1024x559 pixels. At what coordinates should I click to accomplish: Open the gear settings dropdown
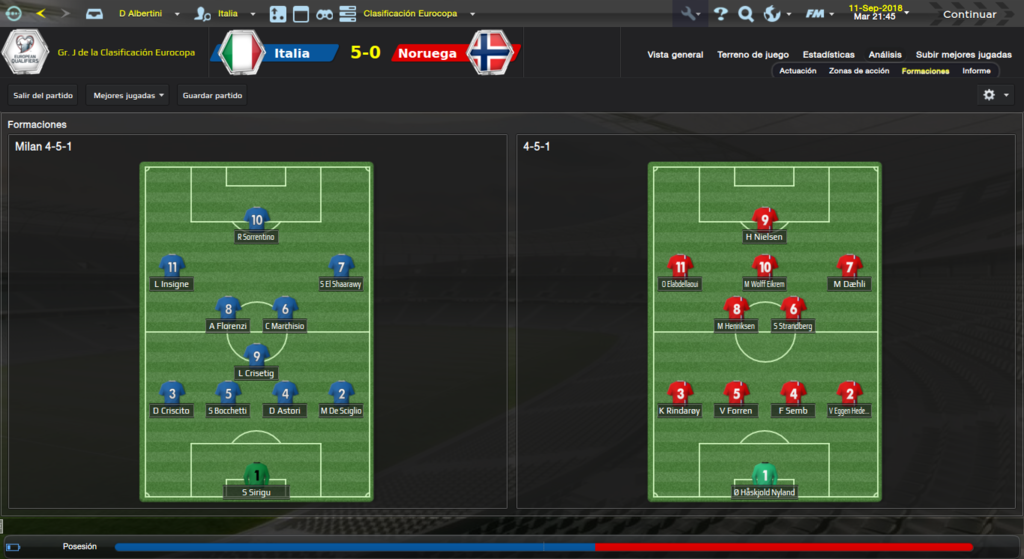tap(994, 94)
